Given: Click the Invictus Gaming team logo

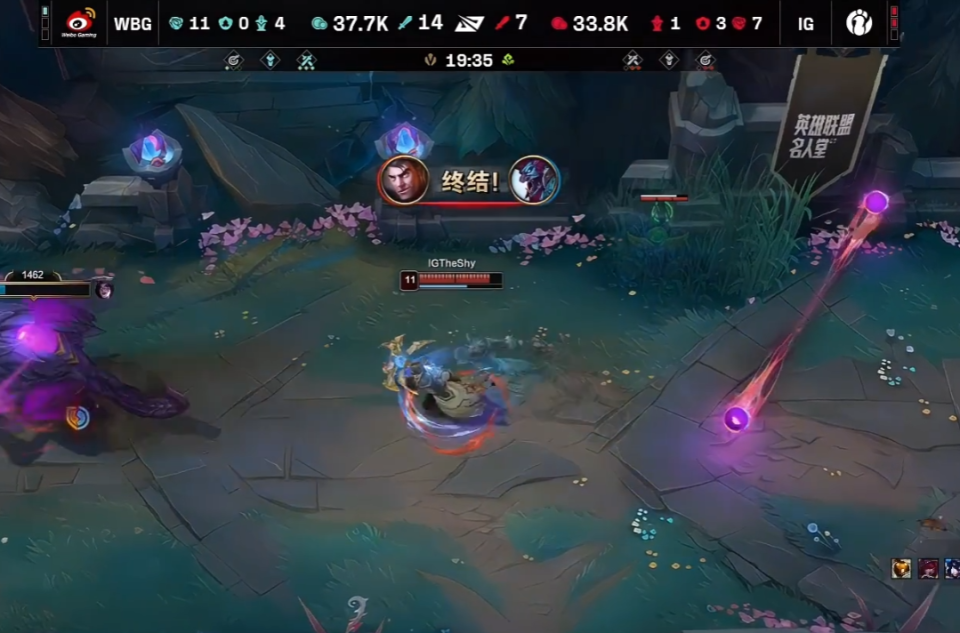Looking at the screenshot, I should pos(859,22).
